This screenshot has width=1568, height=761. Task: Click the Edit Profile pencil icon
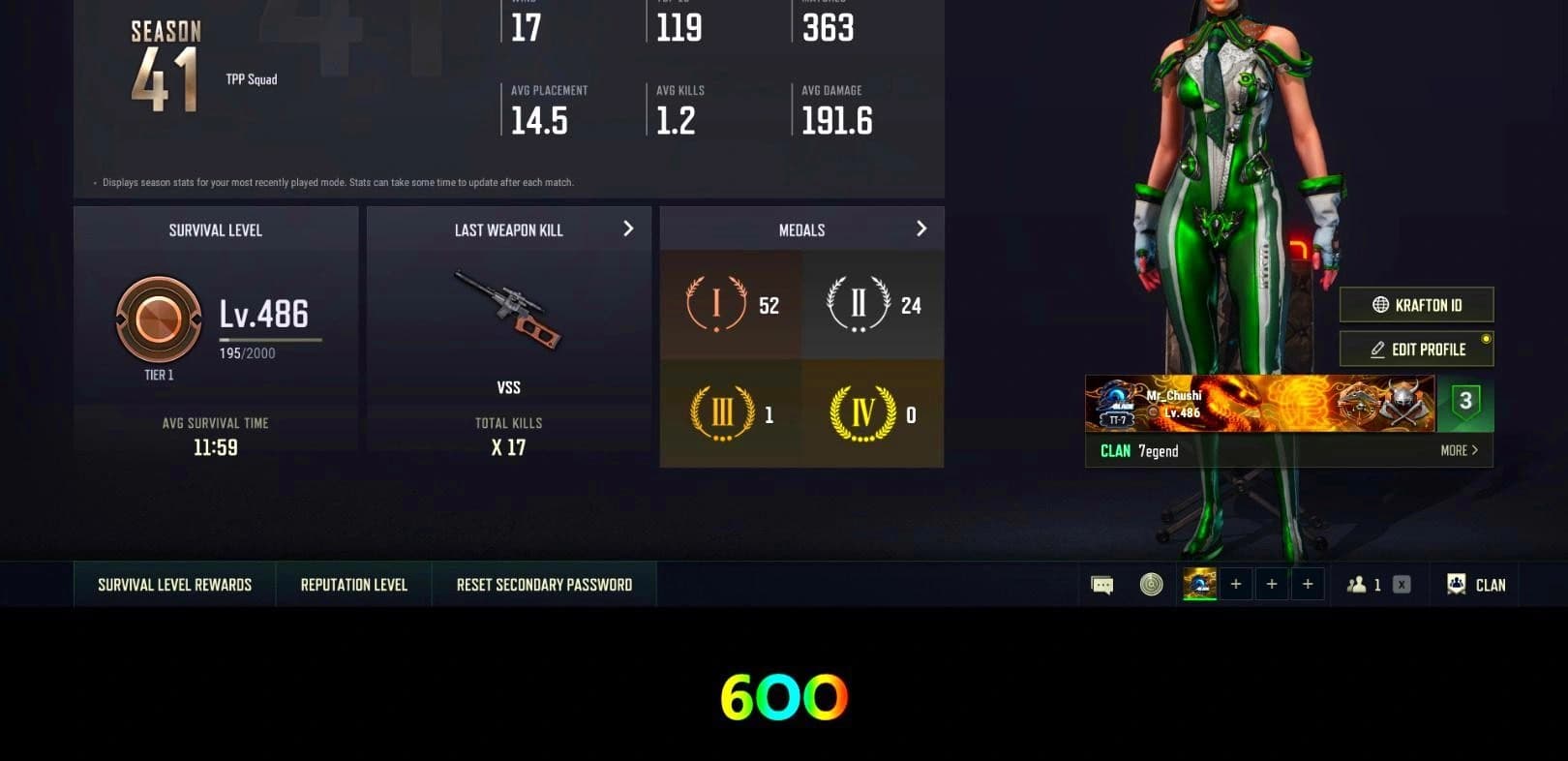1378,349
